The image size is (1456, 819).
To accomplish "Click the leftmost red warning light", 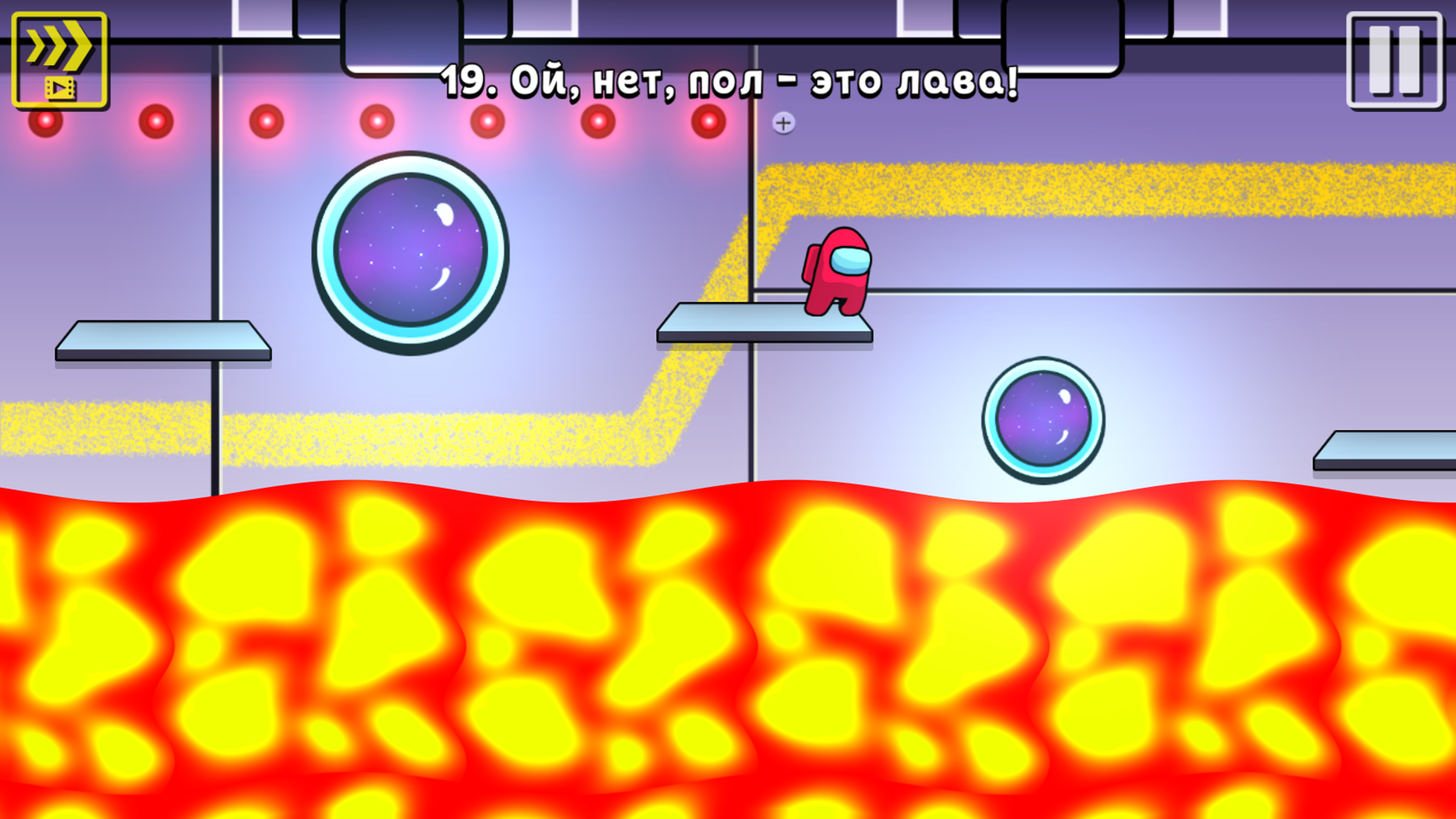I will (44, 119).
